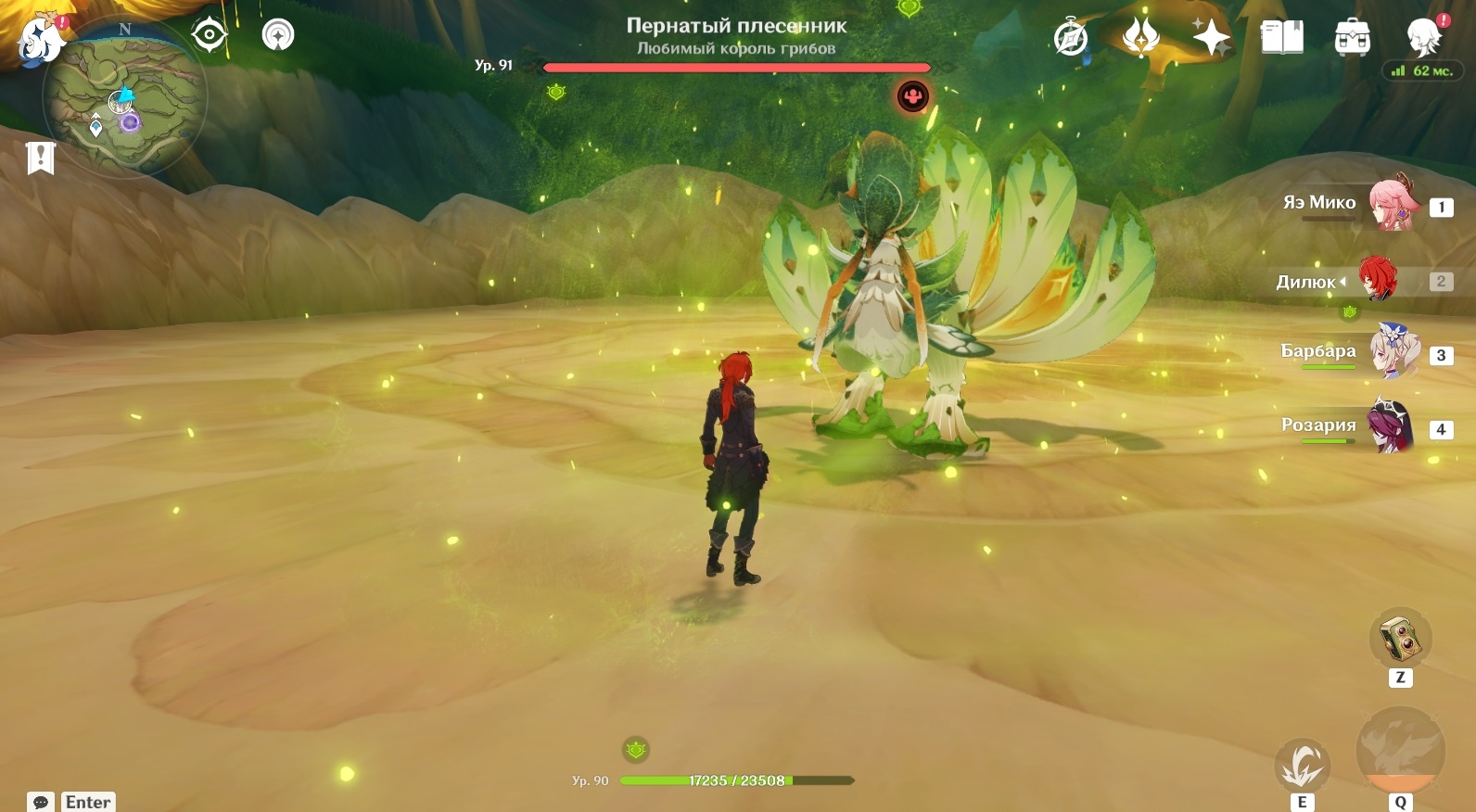This screenshot has width=1476, height=812.
Task: Open the Battle Pass flame emblem icon
Action: [x=1140, y=38]
